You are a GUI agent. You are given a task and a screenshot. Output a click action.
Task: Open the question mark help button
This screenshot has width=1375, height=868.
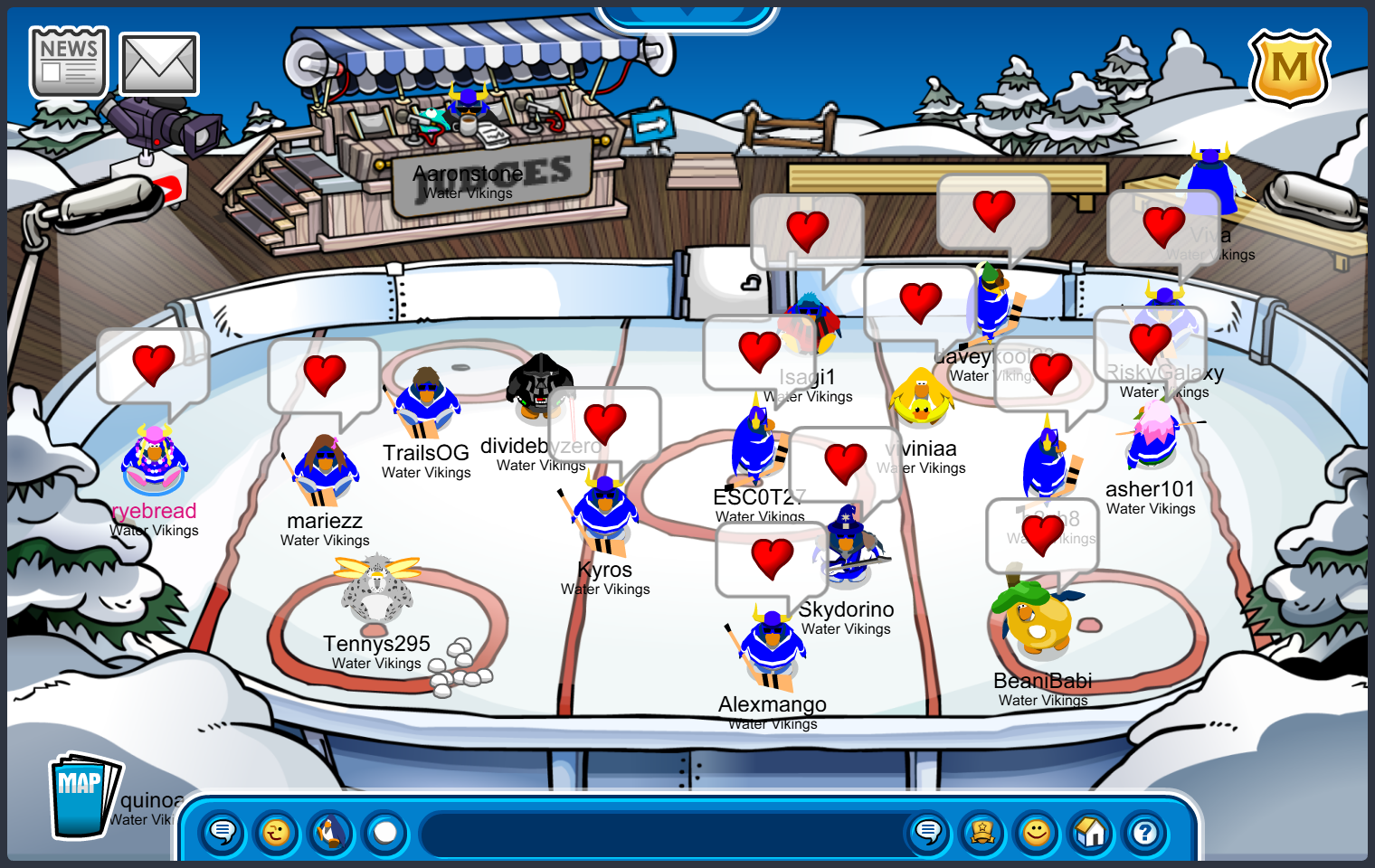(x=1145, y=832)
